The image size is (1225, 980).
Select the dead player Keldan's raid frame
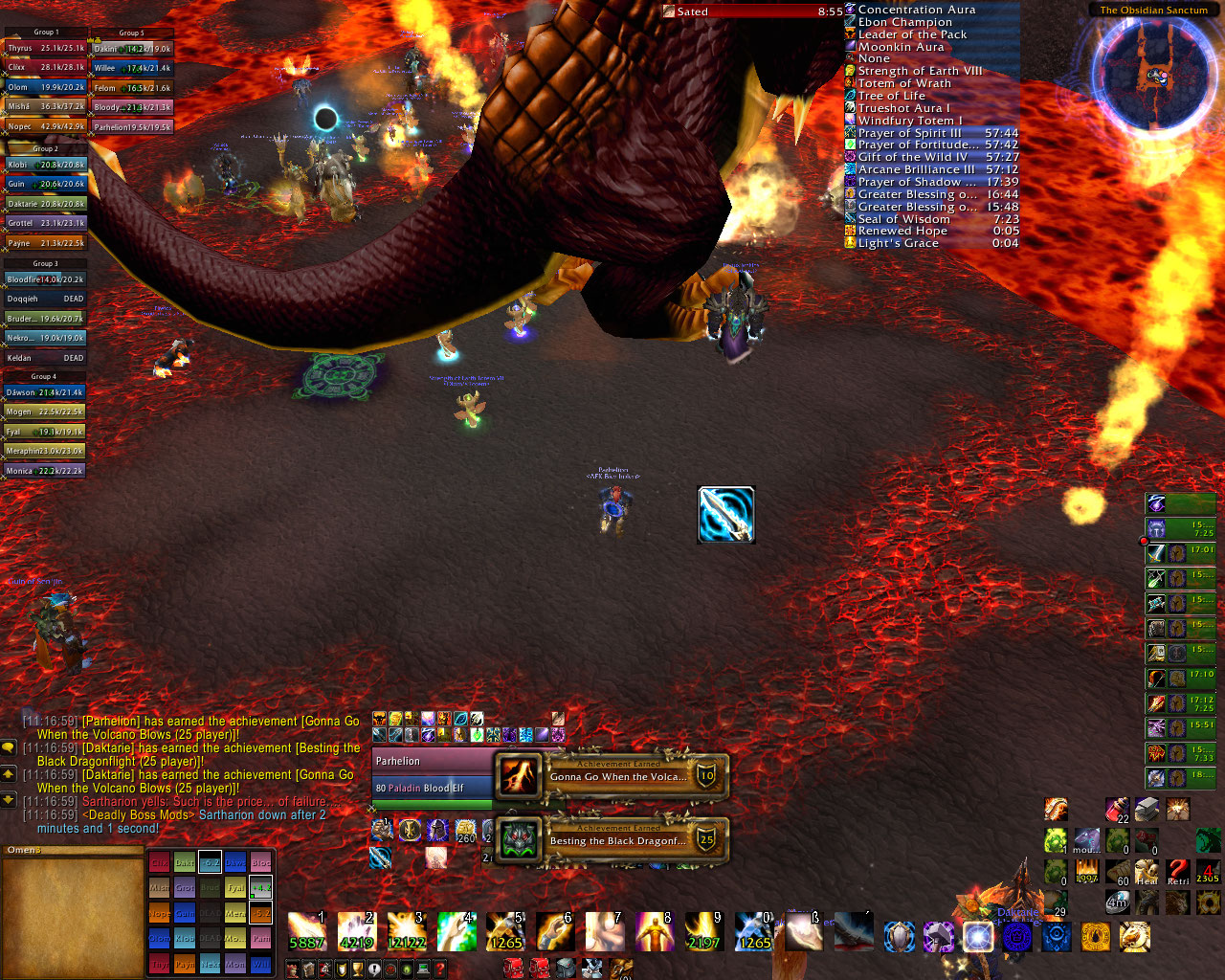click(46, 358)
